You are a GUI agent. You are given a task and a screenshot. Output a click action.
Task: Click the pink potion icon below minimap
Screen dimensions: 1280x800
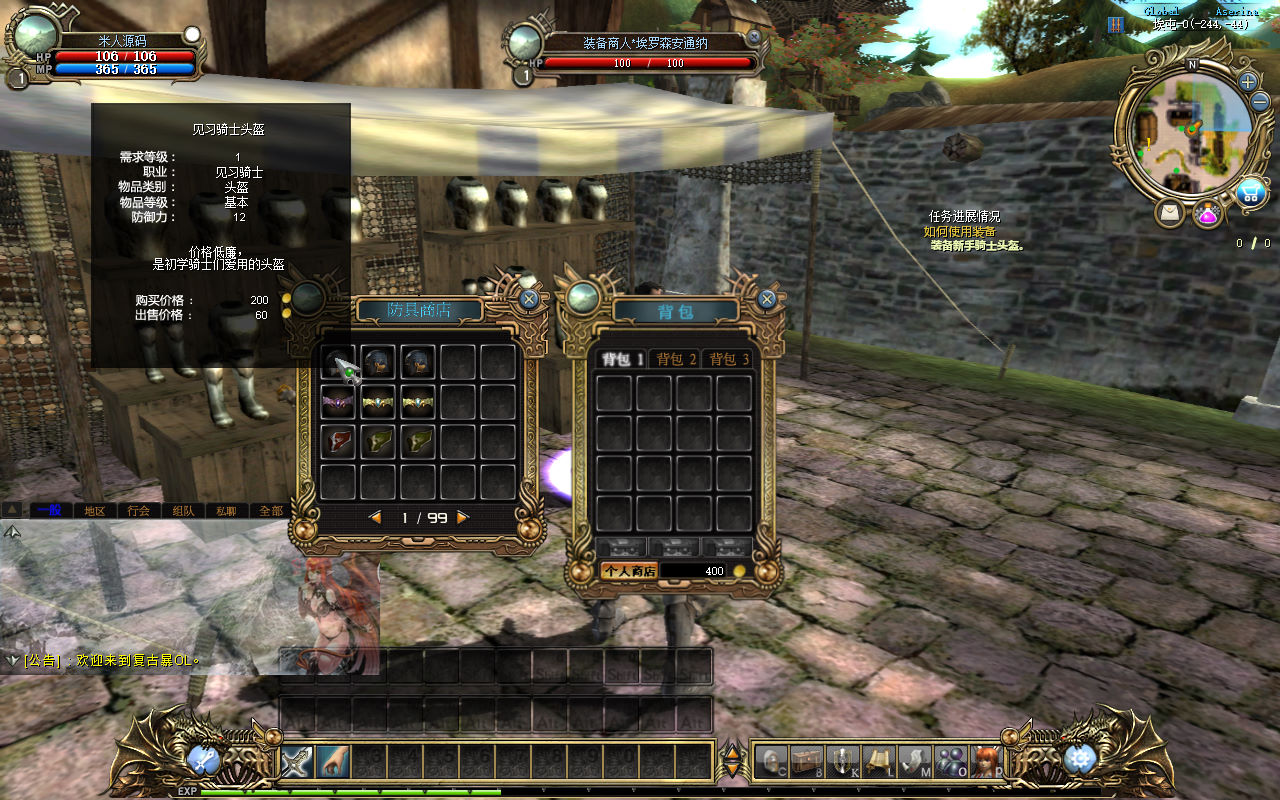click(1208, 213)
